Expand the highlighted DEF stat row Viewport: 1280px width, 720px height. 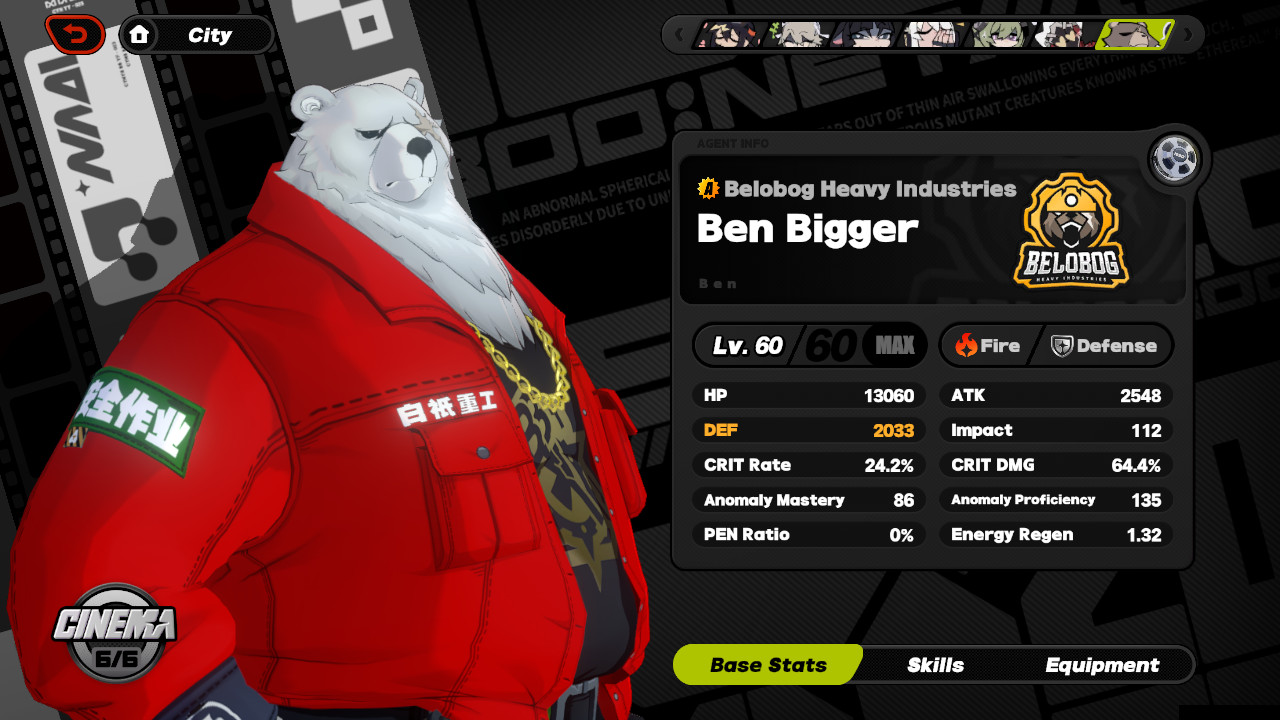(808, 430)
